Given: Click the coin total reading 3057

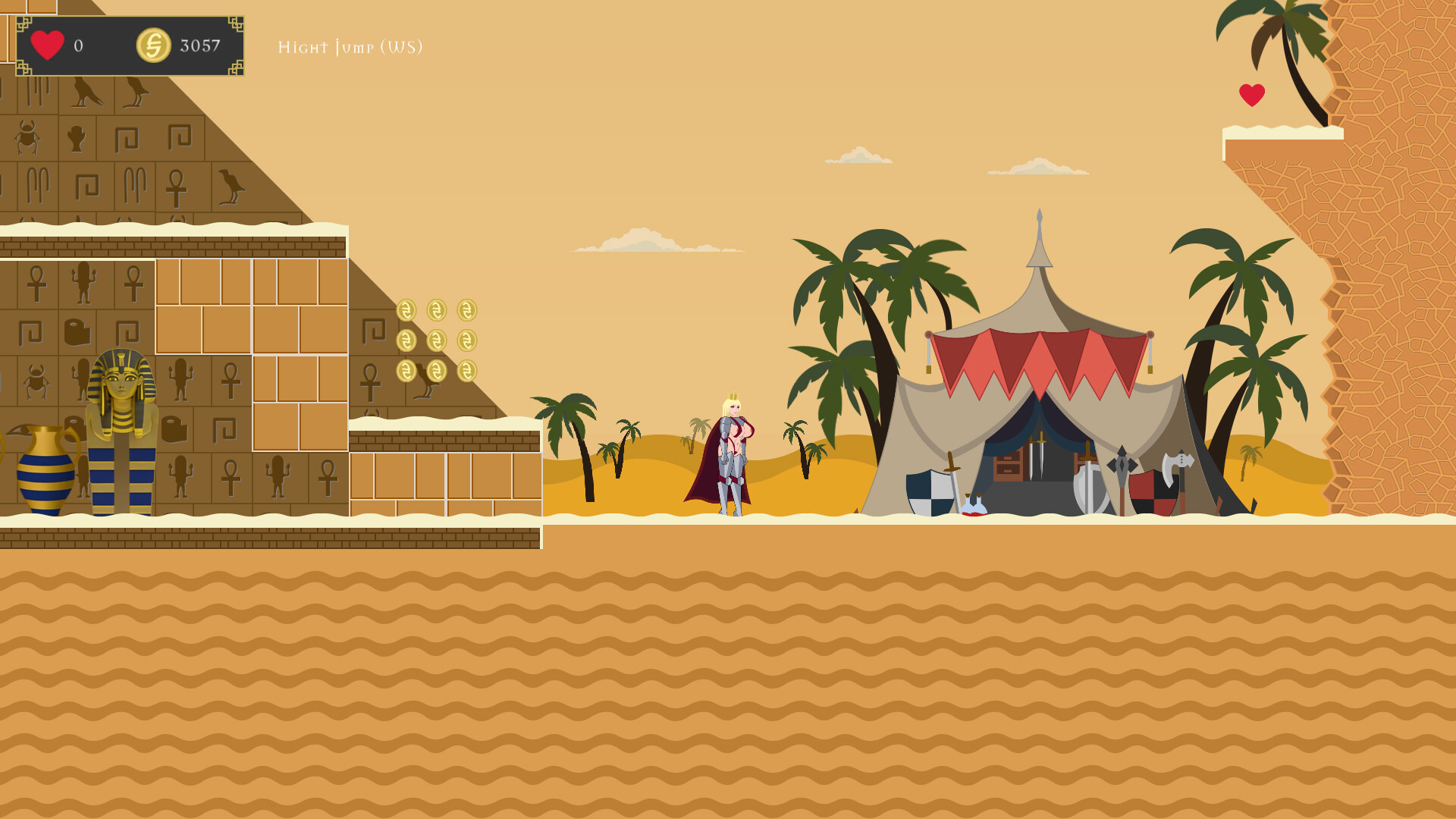Looking at the screenshot, I should tap(199, 45).
